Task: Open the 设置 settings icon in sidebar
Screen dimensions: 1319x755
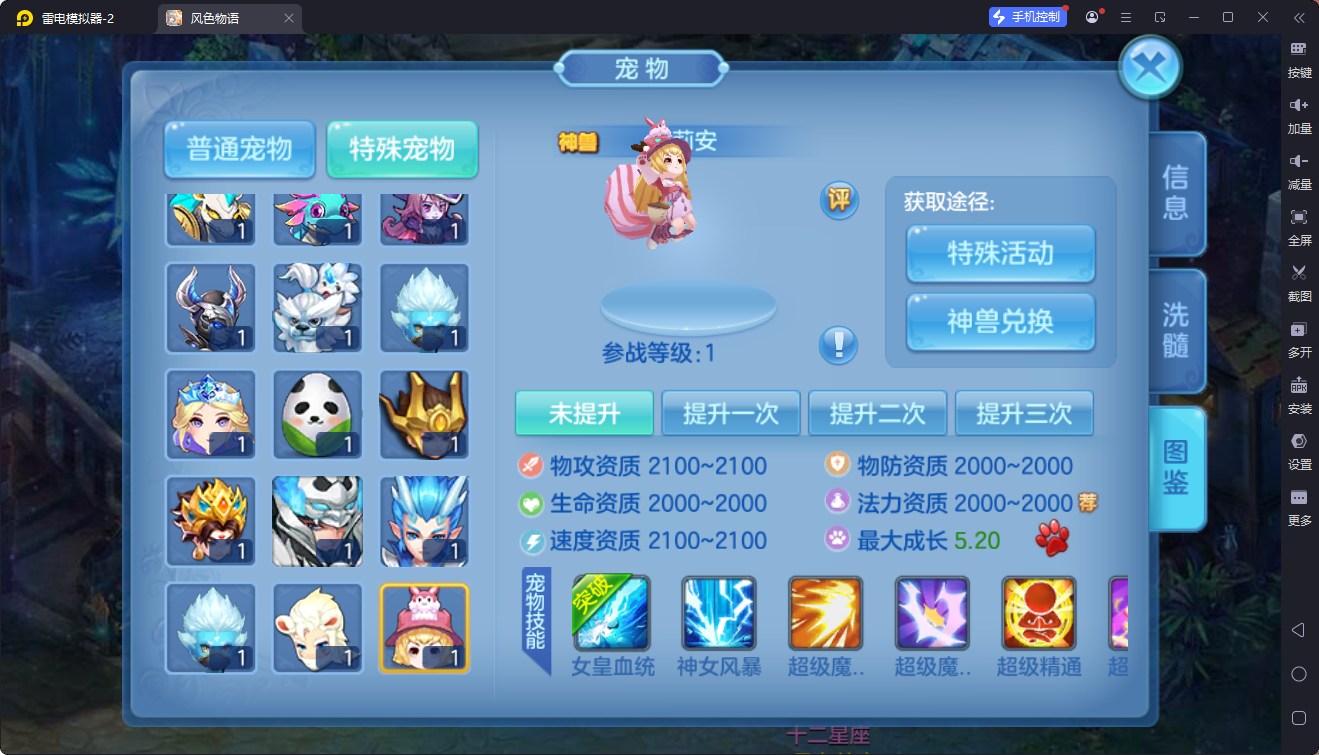Action: coord(1299,451)
